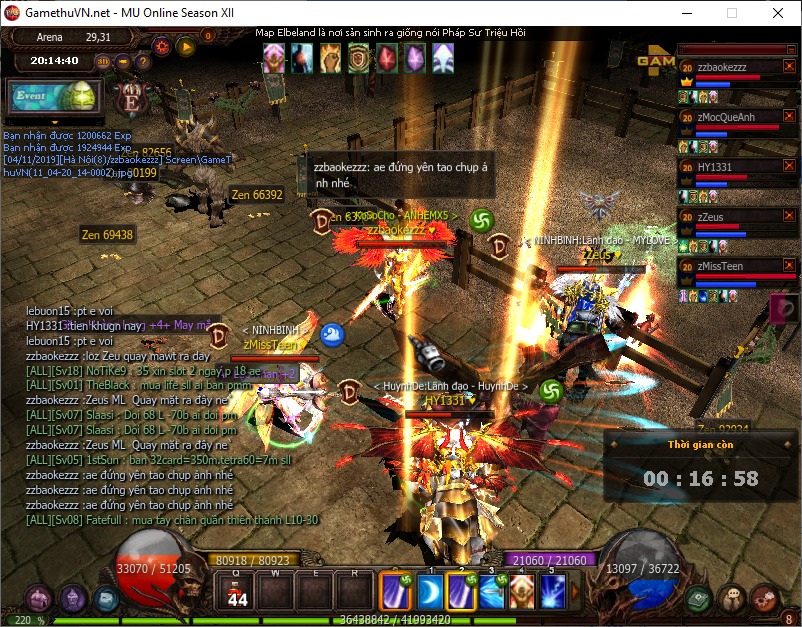Open the question mark help button

(x=144, y=61)
